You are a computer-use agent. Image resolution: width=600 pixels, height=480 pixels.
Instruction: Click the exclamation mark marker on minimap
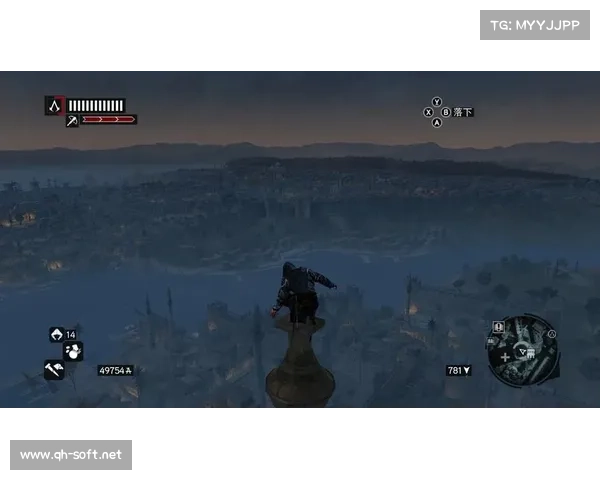click(x=498, y=327)
